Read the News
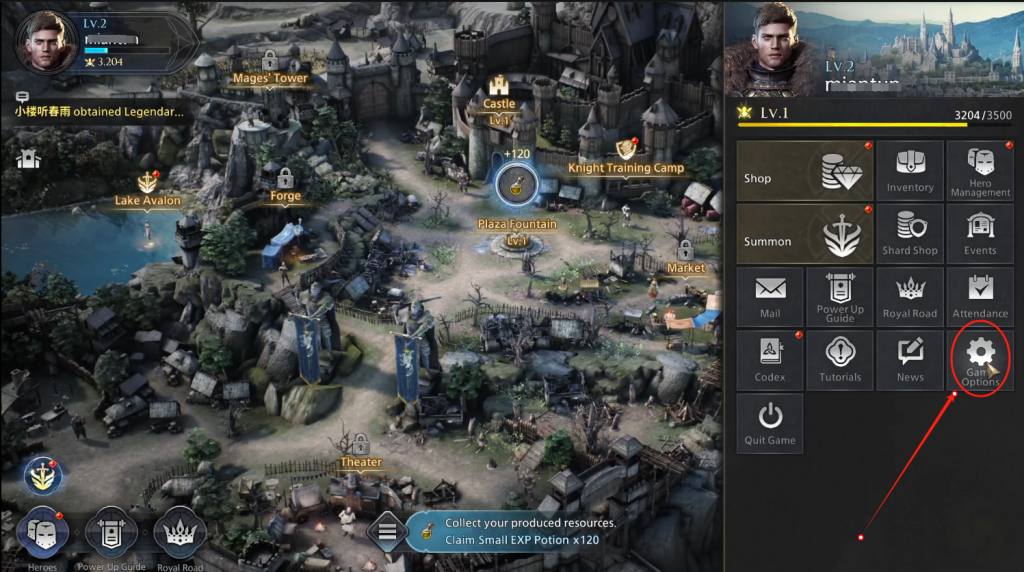 coord(909,360)
